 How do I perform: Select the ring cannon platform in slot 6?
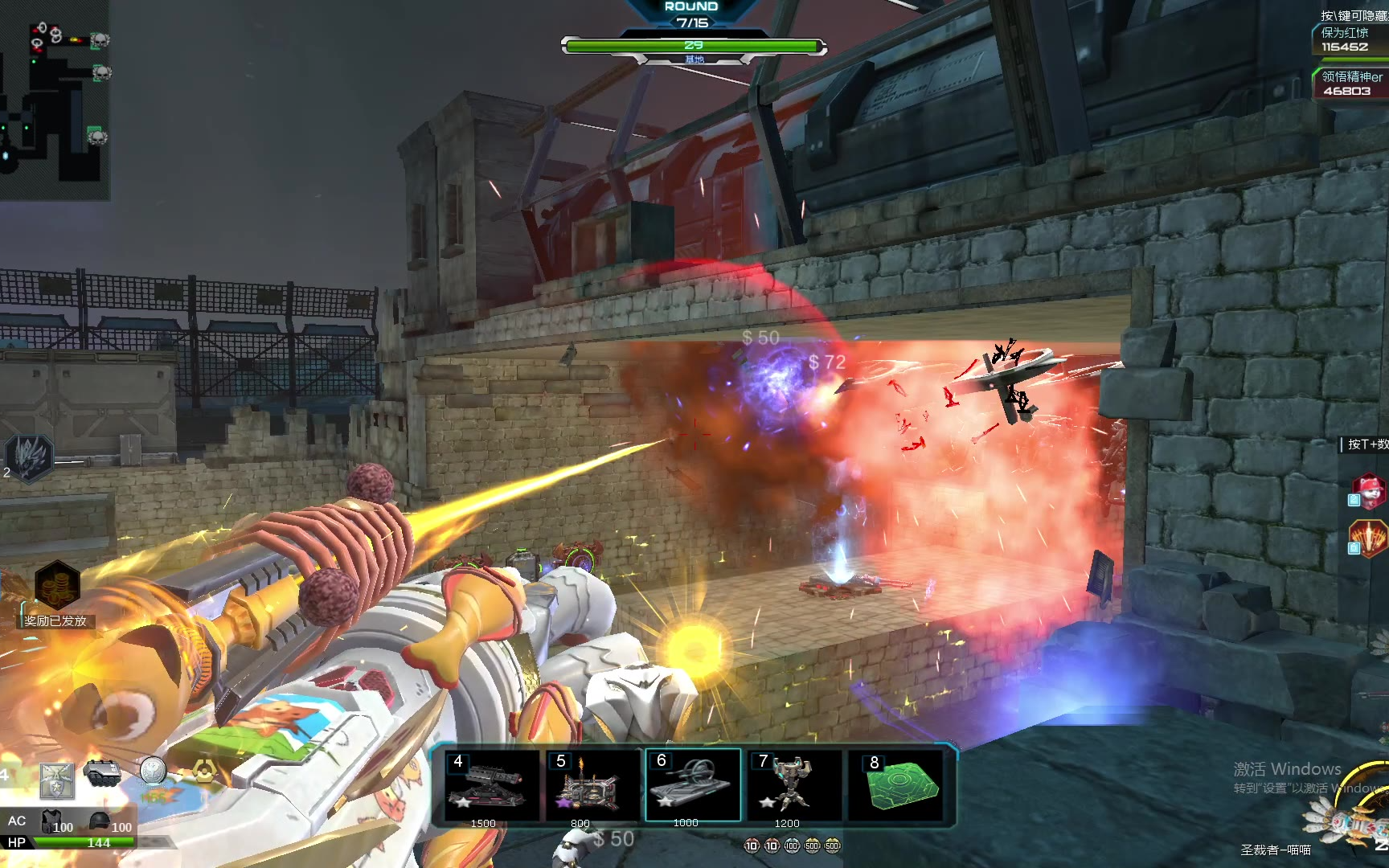[693, 785]
